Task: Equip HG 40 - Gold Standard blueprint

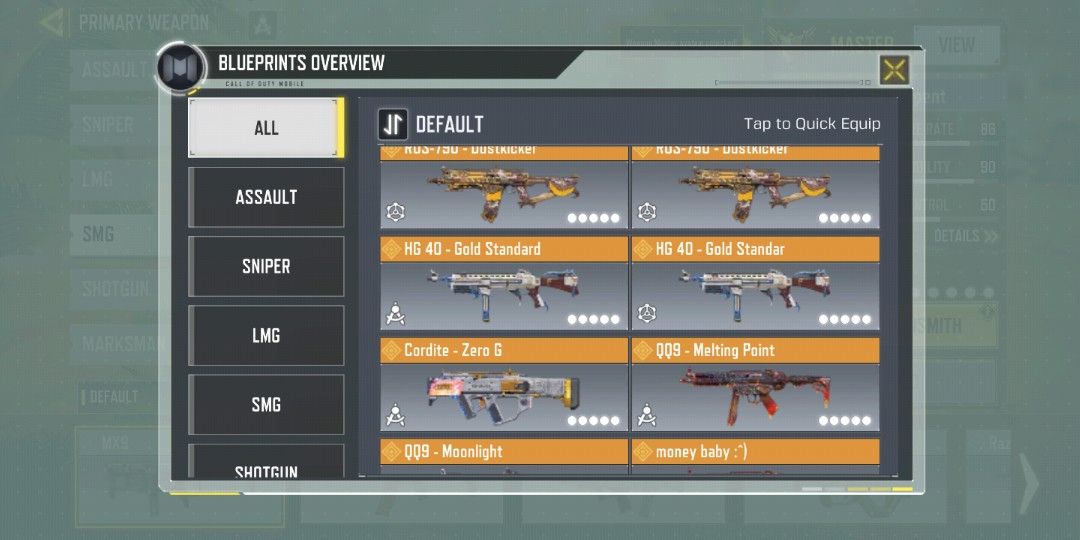Action: (504, 285)
